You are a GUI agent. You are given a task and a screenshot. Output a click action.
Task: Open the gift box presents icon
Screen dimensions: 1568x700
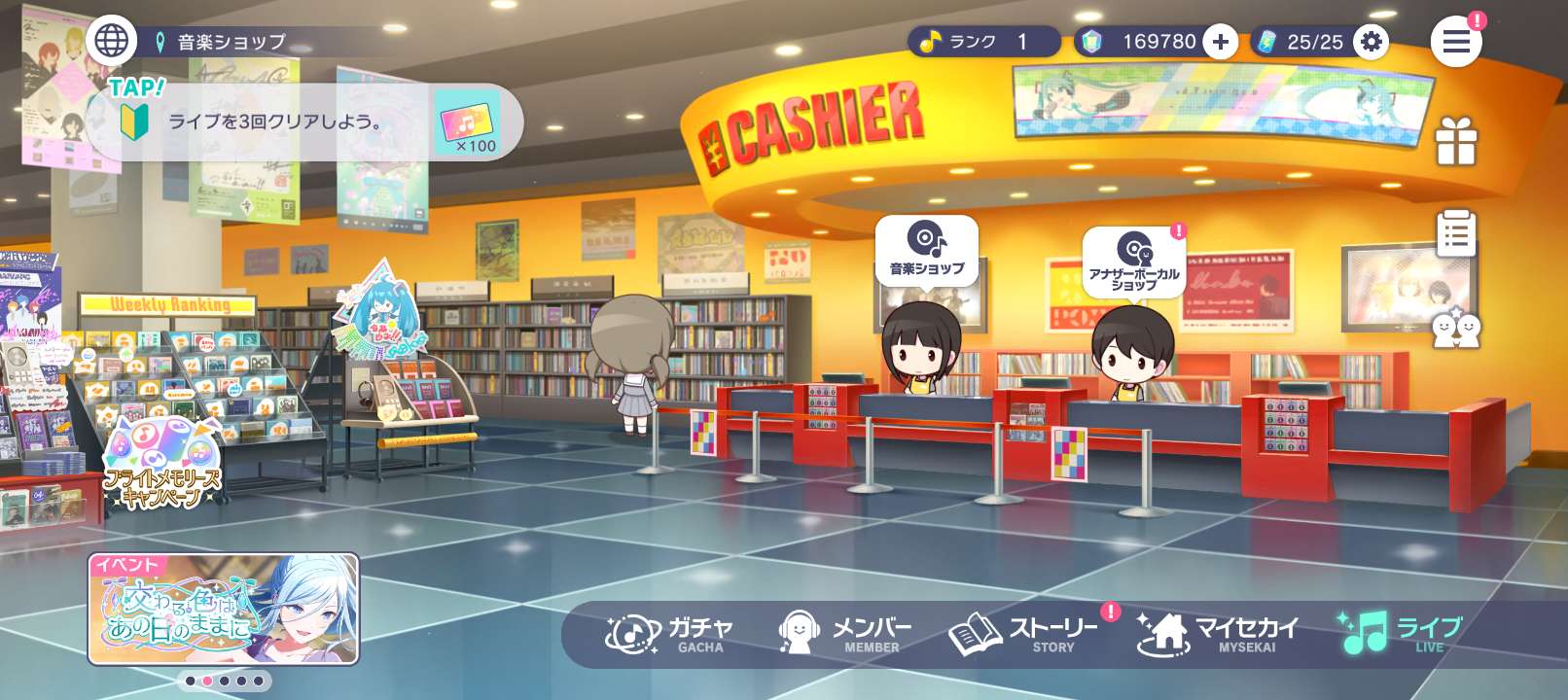point(1455,142)
